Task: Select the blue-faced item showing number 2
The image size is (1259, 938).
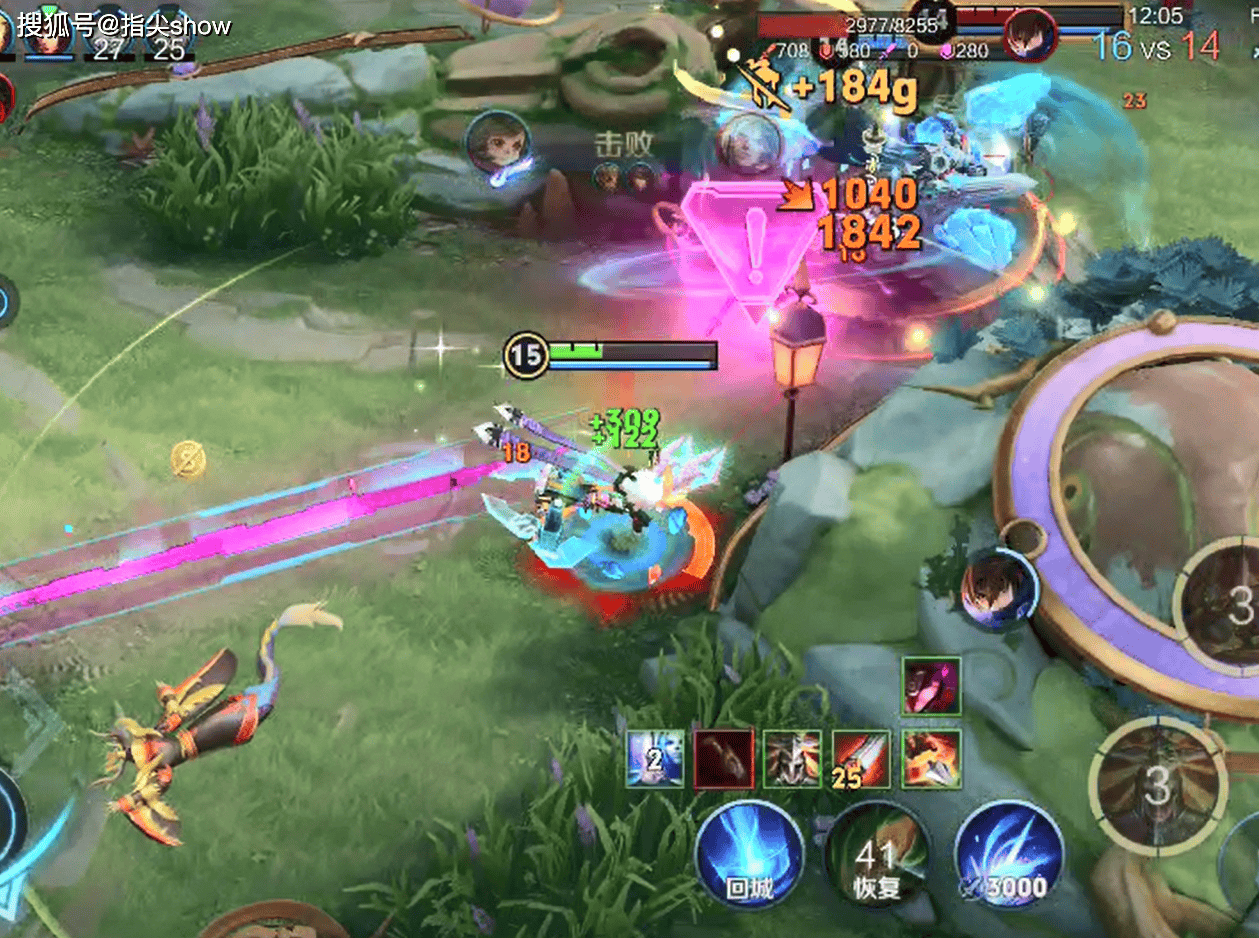Action: point(655,759)
